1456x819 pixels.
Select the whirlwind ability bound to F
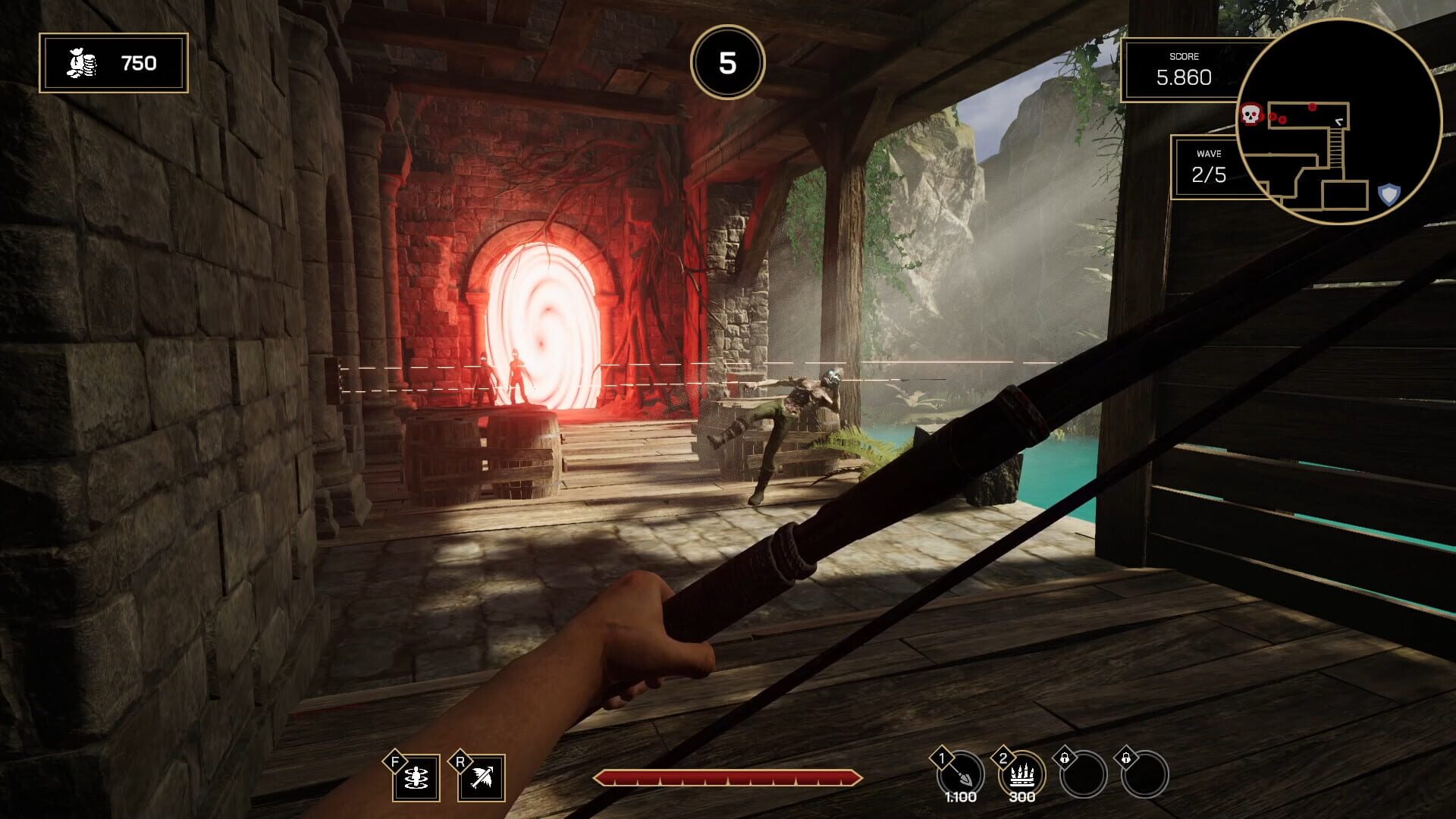point(416,777)
